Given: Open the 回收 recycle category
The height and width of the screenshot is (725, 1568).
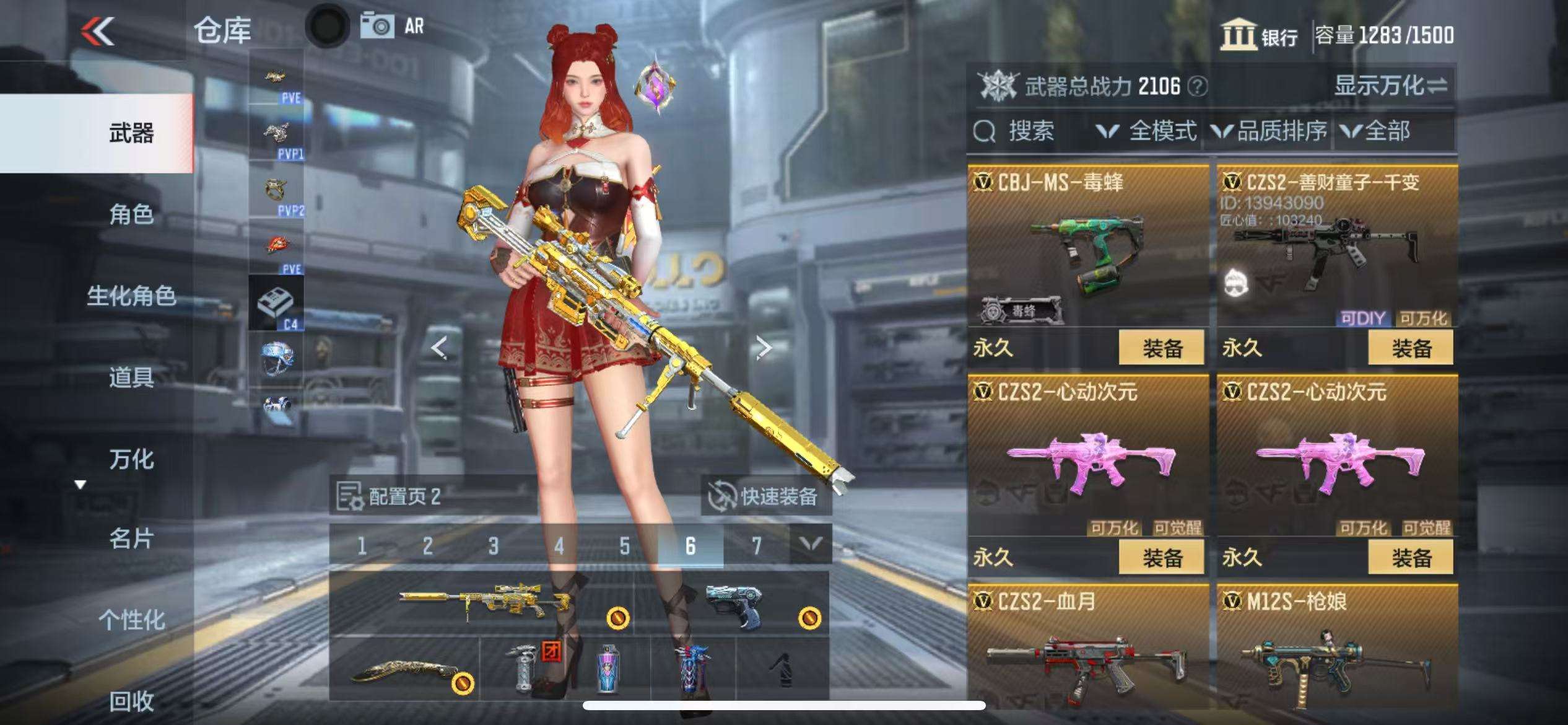Looking at the screenshot, I should [131, 701].
